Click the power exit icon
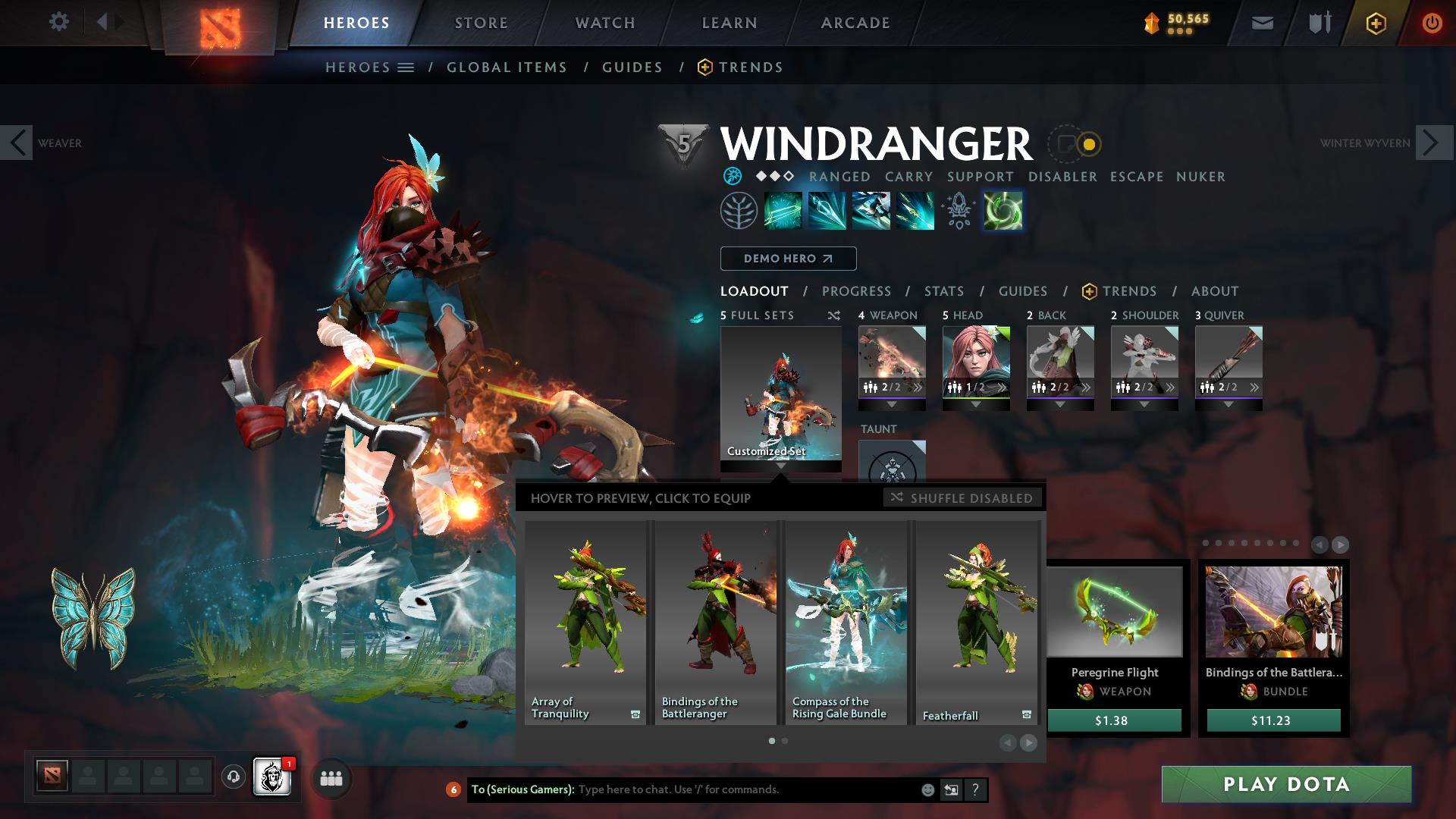The height and width of the screenshot is (819, 1456). click(x=1432, y=22)
